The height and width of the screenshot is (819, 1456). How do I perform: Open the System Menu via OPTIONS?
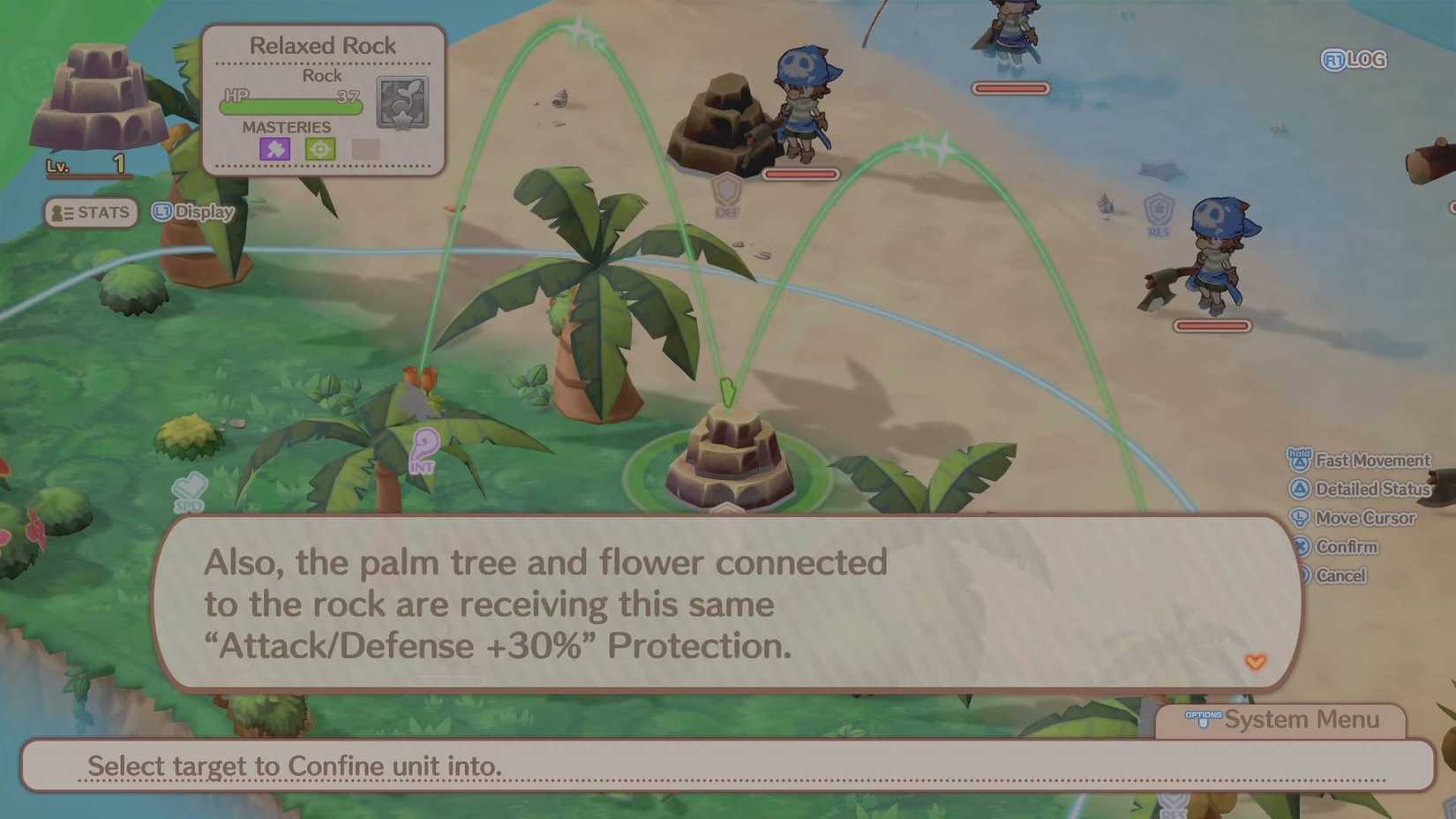pos(1204,718)
